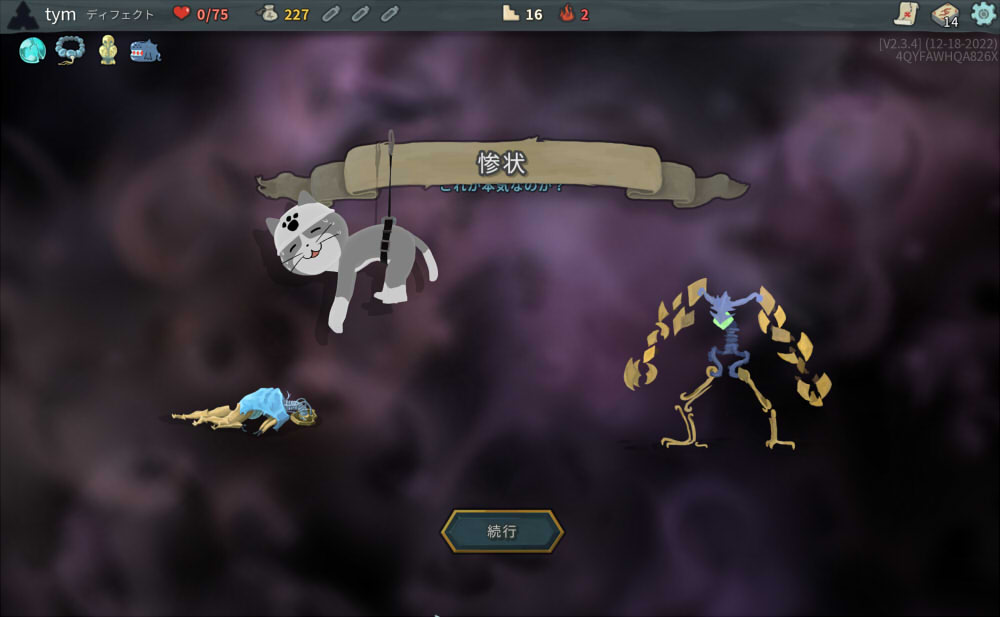
Task: Click the 続行 continue button
Action: tap(502, 531)
